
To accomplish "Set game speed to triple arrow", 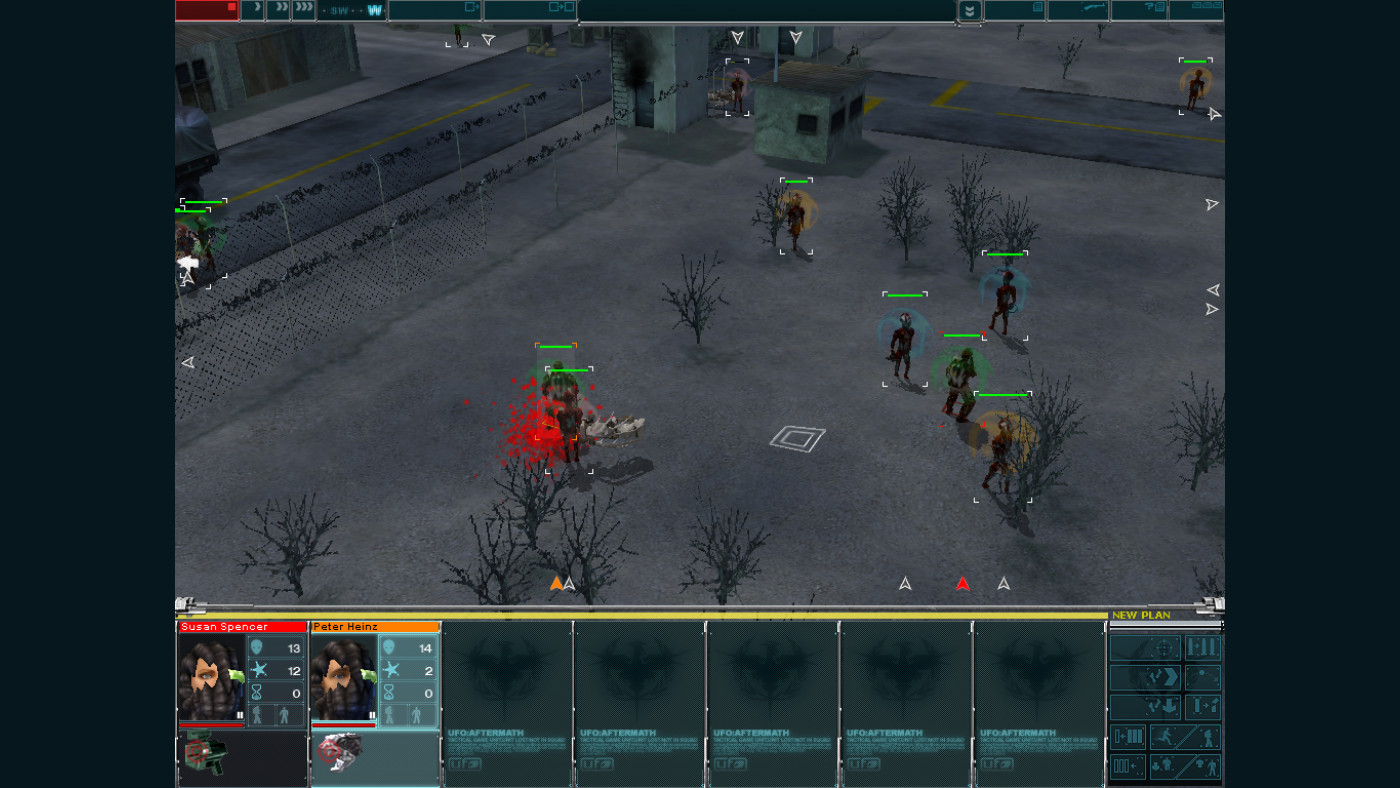I will point(303,10).
